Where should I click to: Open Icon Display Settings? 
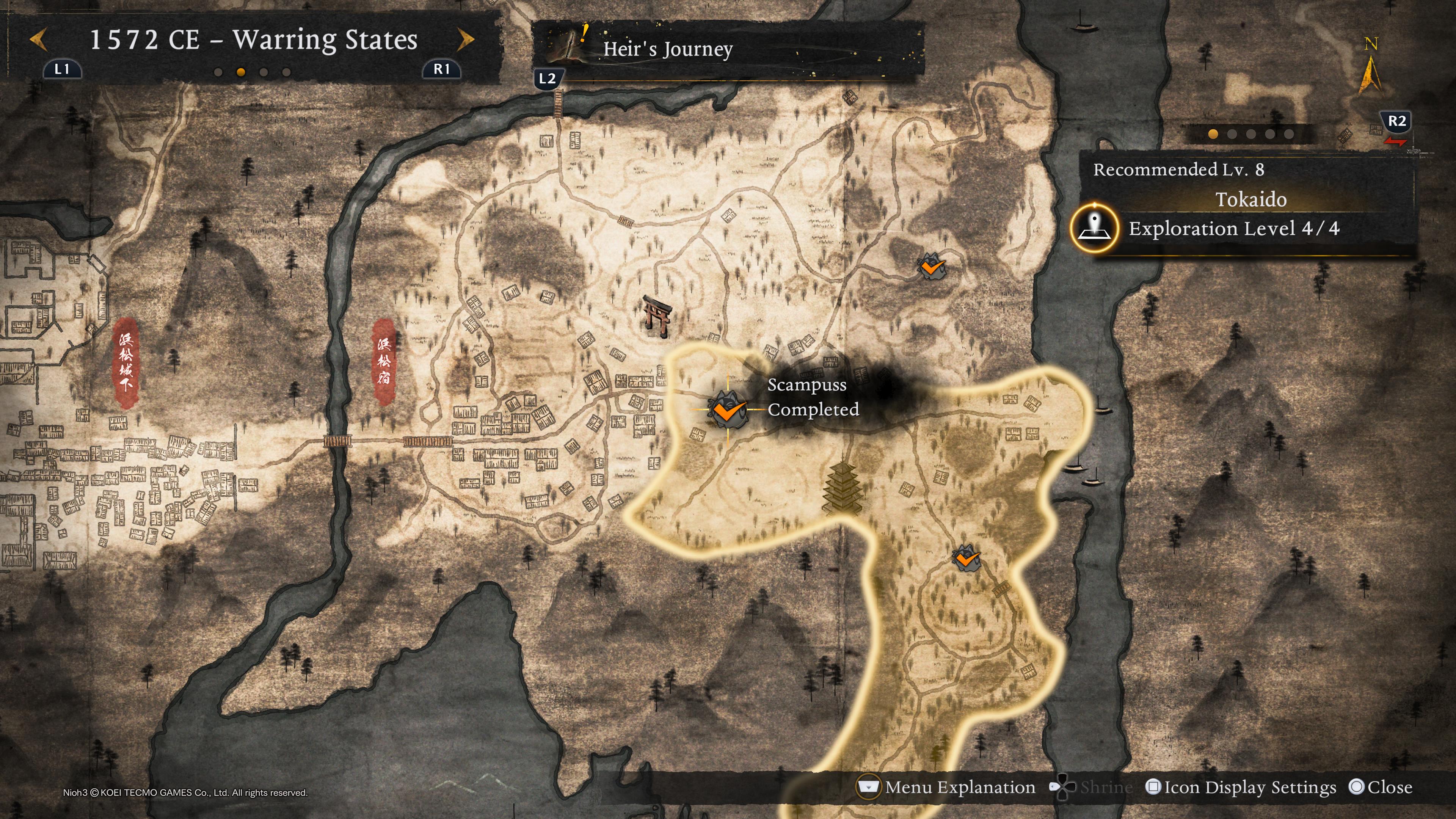coord(1241,788)
